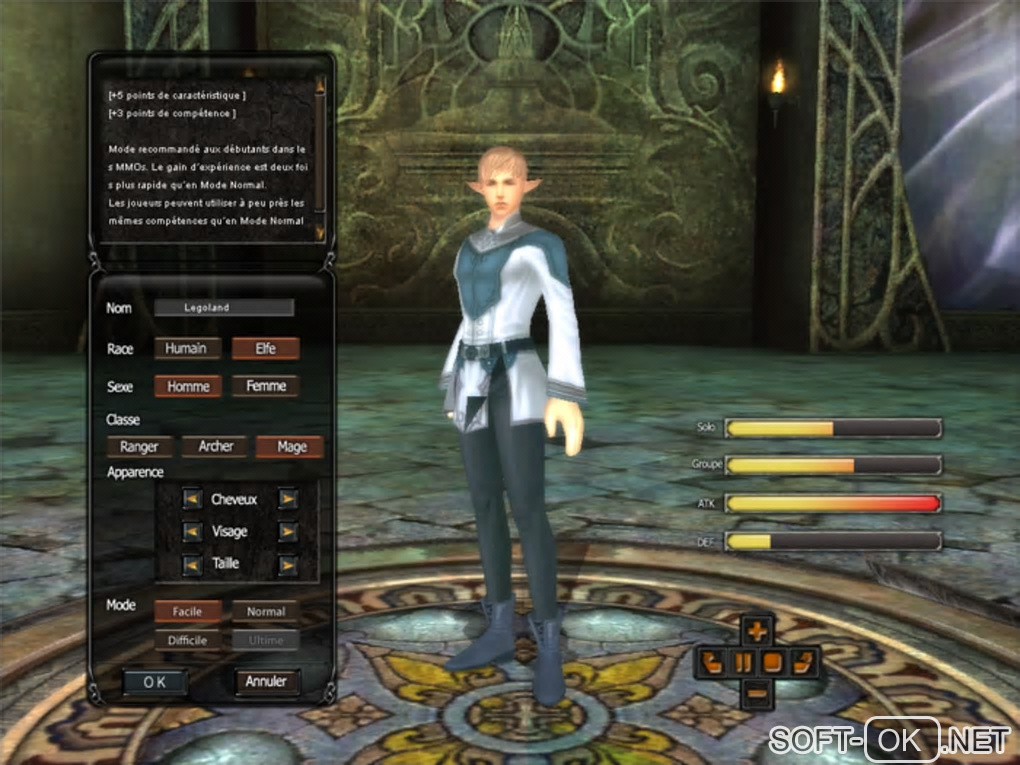Viewport: 1020px width, 765px height.
Task: Decrease Taille with the left arrow
Action: click(192, 564)
